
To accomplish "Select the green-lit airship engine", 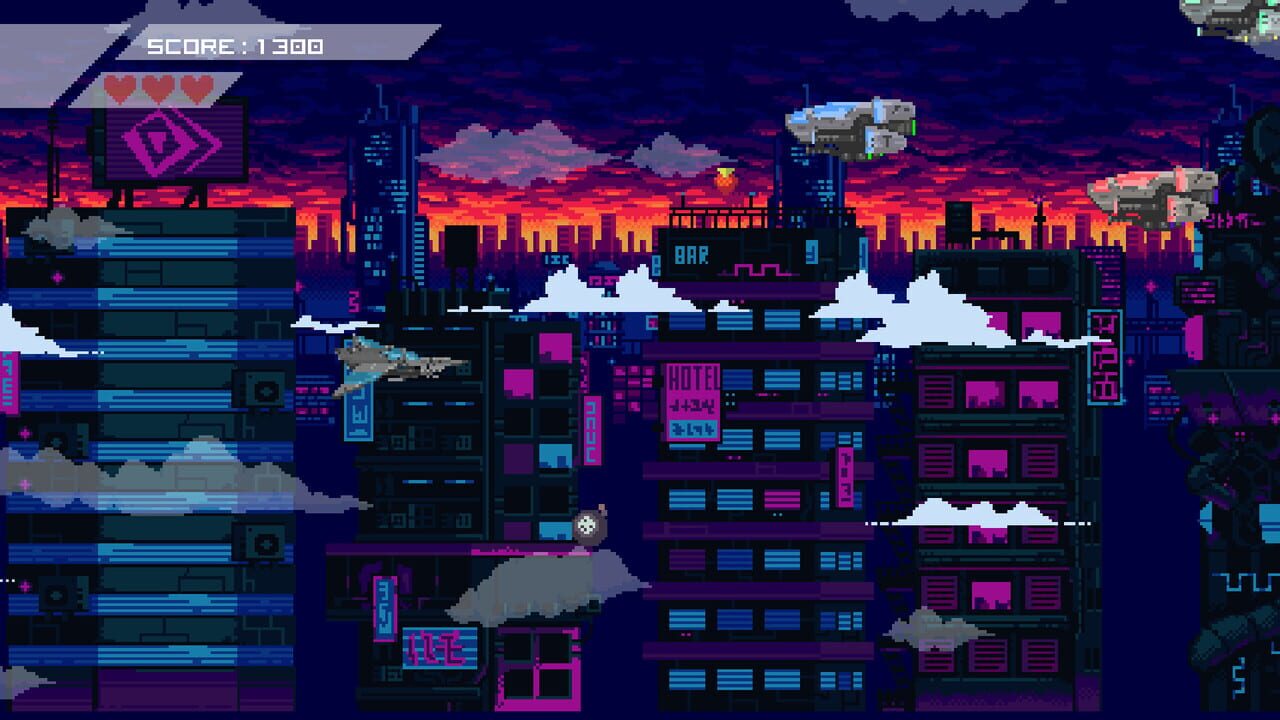I will pyautogui.click(x=916, y=128).
